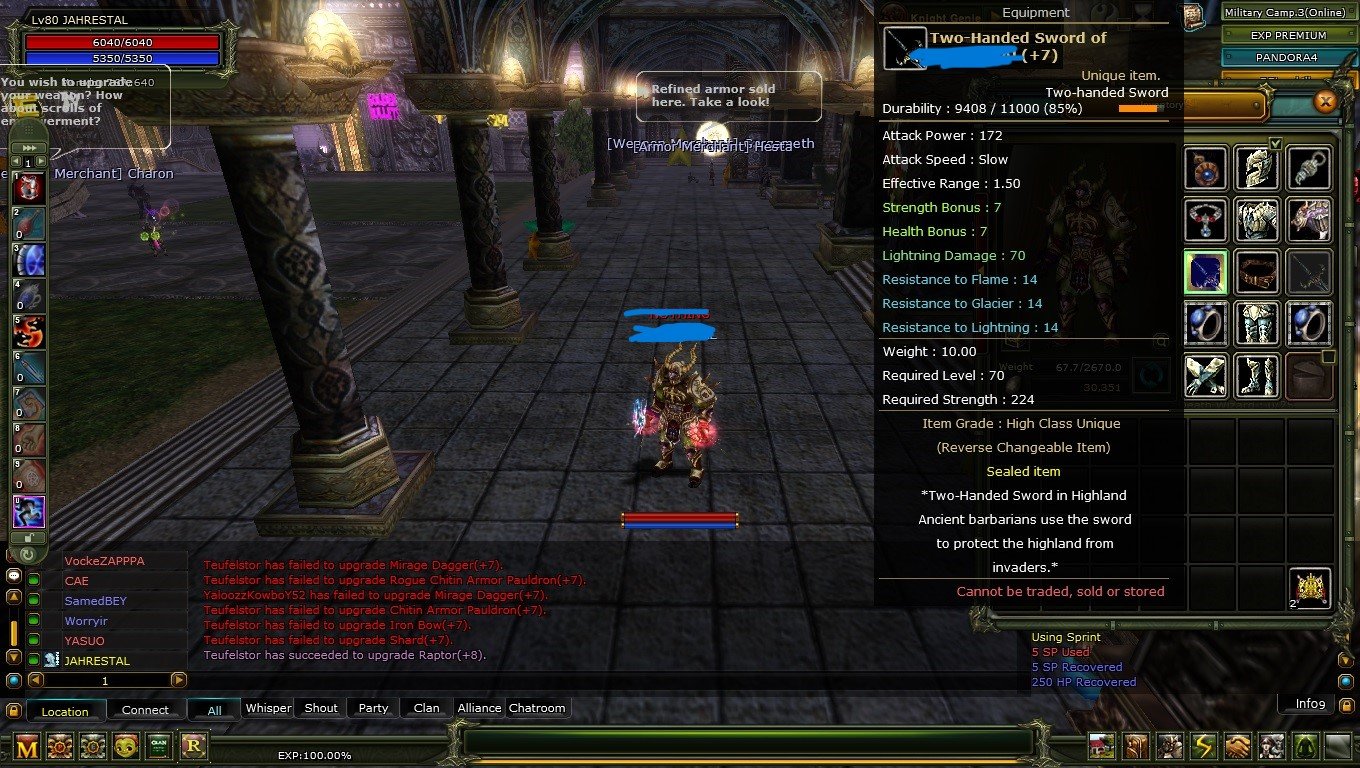
Task: Switch to the Chatroom tab
Action: point(537,708)
